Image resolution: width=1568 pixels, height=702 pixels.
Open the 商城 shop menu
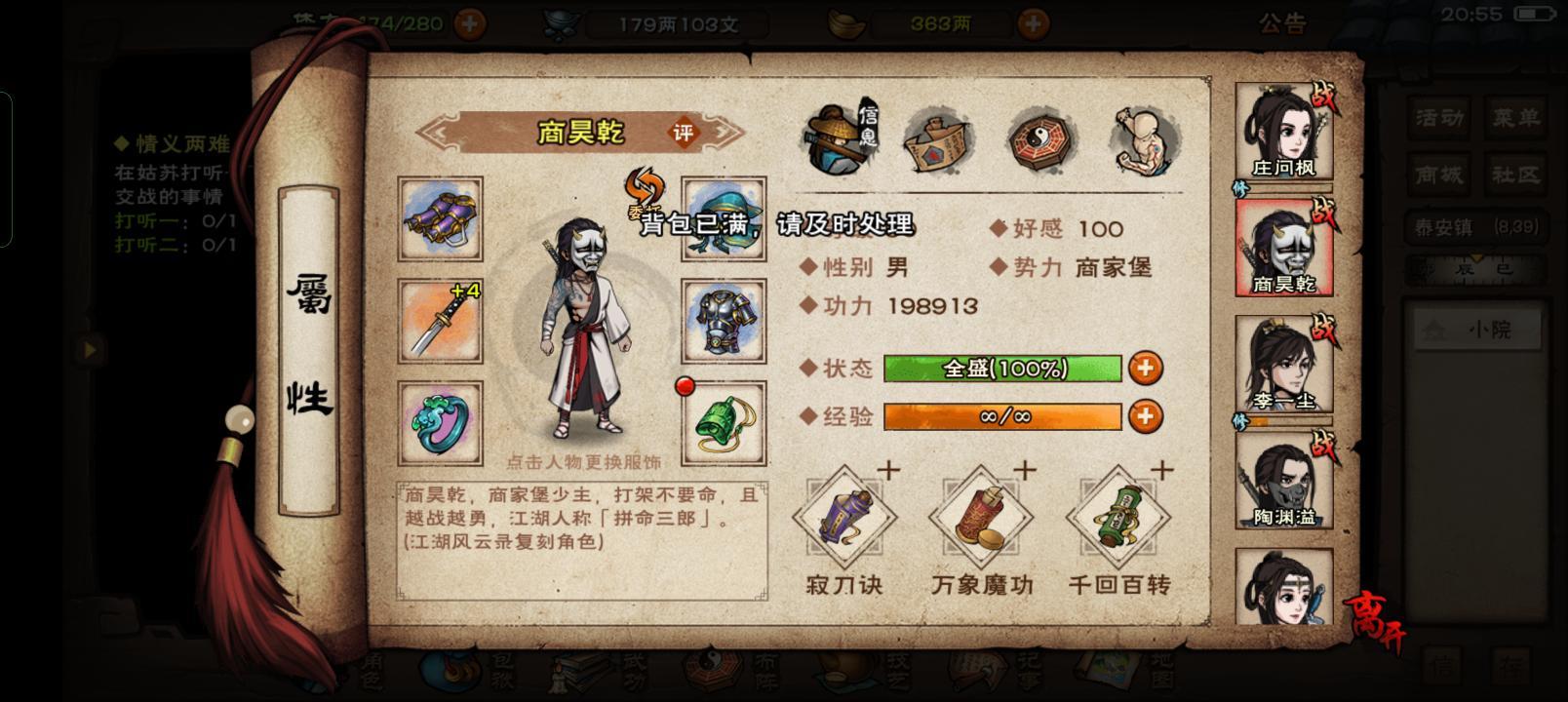coord(1437,175)
